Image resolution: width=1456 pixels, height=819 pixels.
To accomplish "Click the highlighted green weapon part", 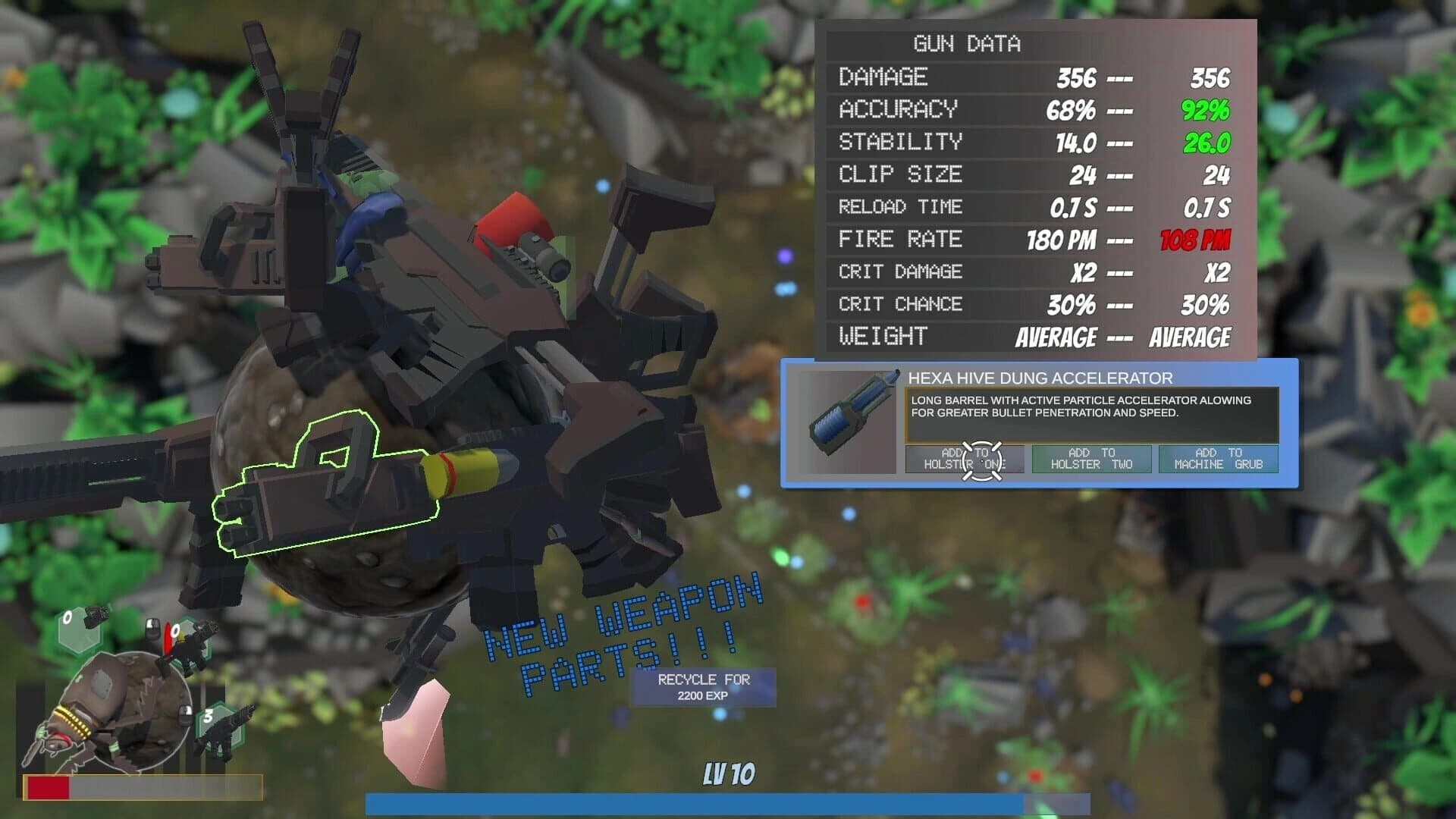I will coord(326,493).
